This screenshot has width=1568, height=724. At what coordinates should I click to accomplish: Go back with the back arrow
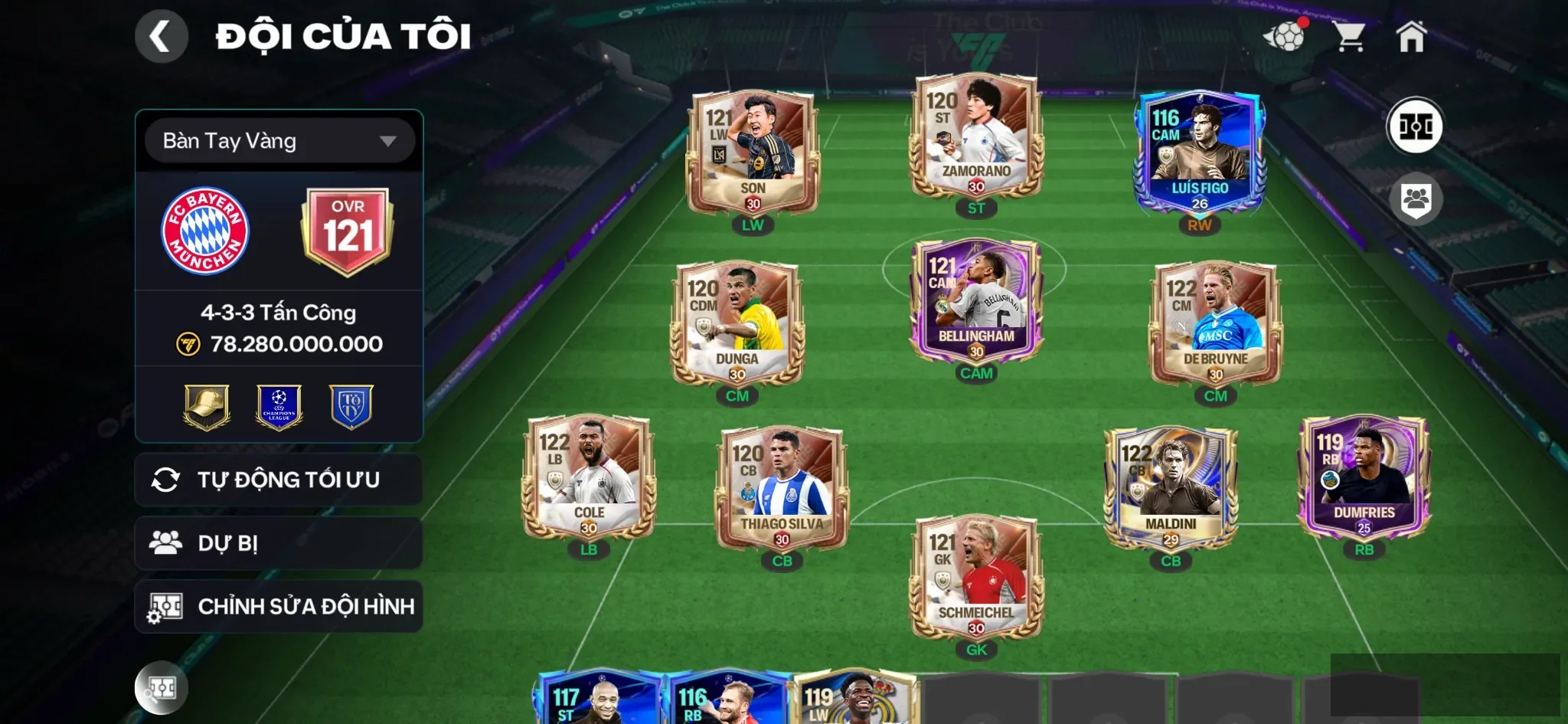[161, 35]
